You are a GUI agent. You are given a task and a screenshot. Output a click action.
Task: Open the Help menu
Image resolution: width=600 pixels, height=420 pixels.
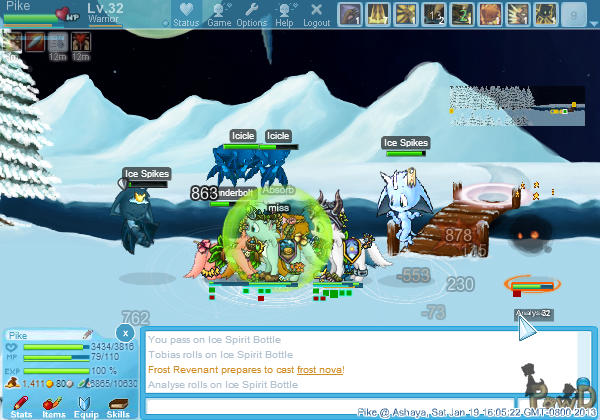[x=284, y=14]
